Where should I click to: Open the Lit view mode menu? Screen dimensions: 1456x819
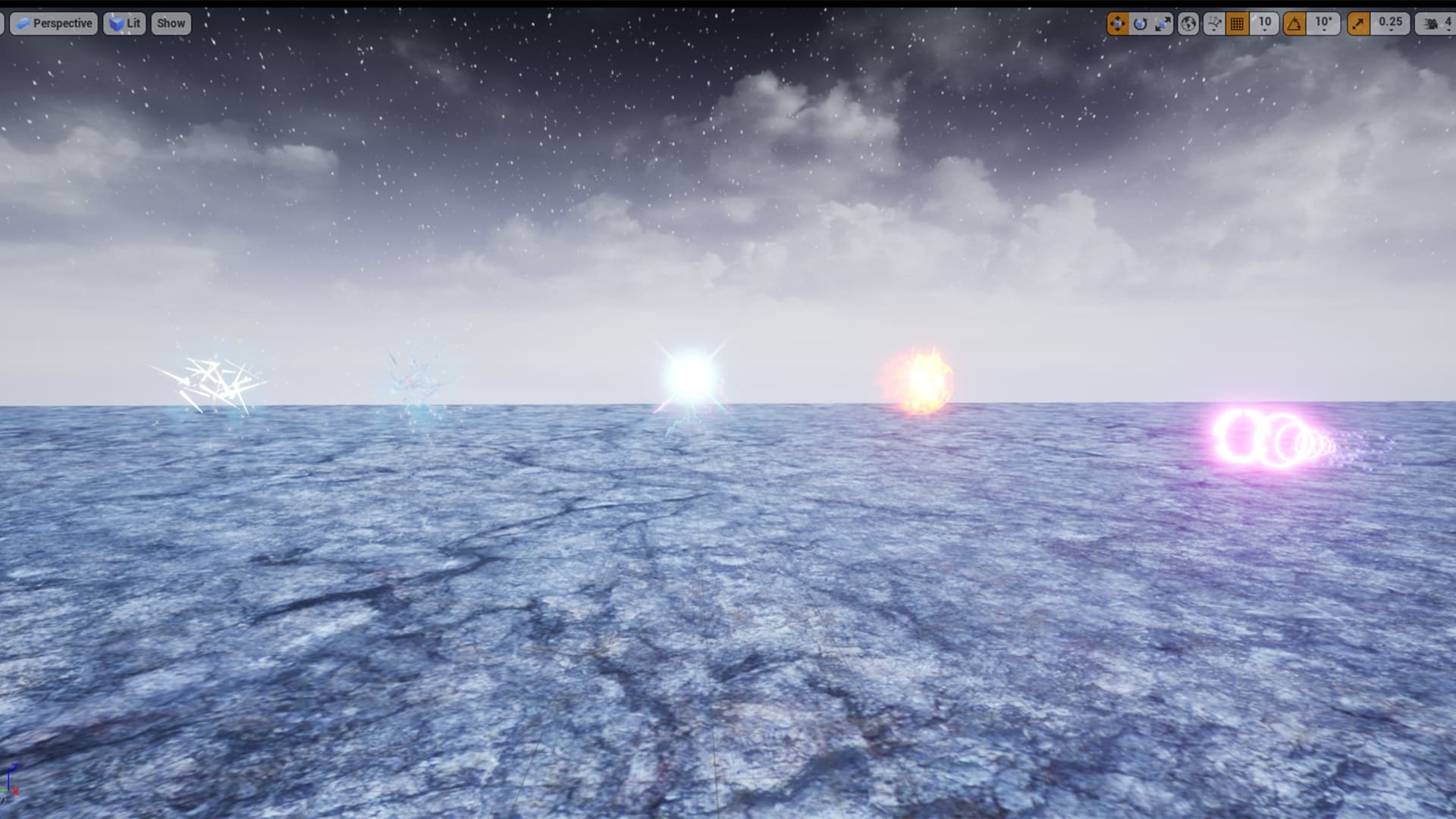click(x=130, y=24)
